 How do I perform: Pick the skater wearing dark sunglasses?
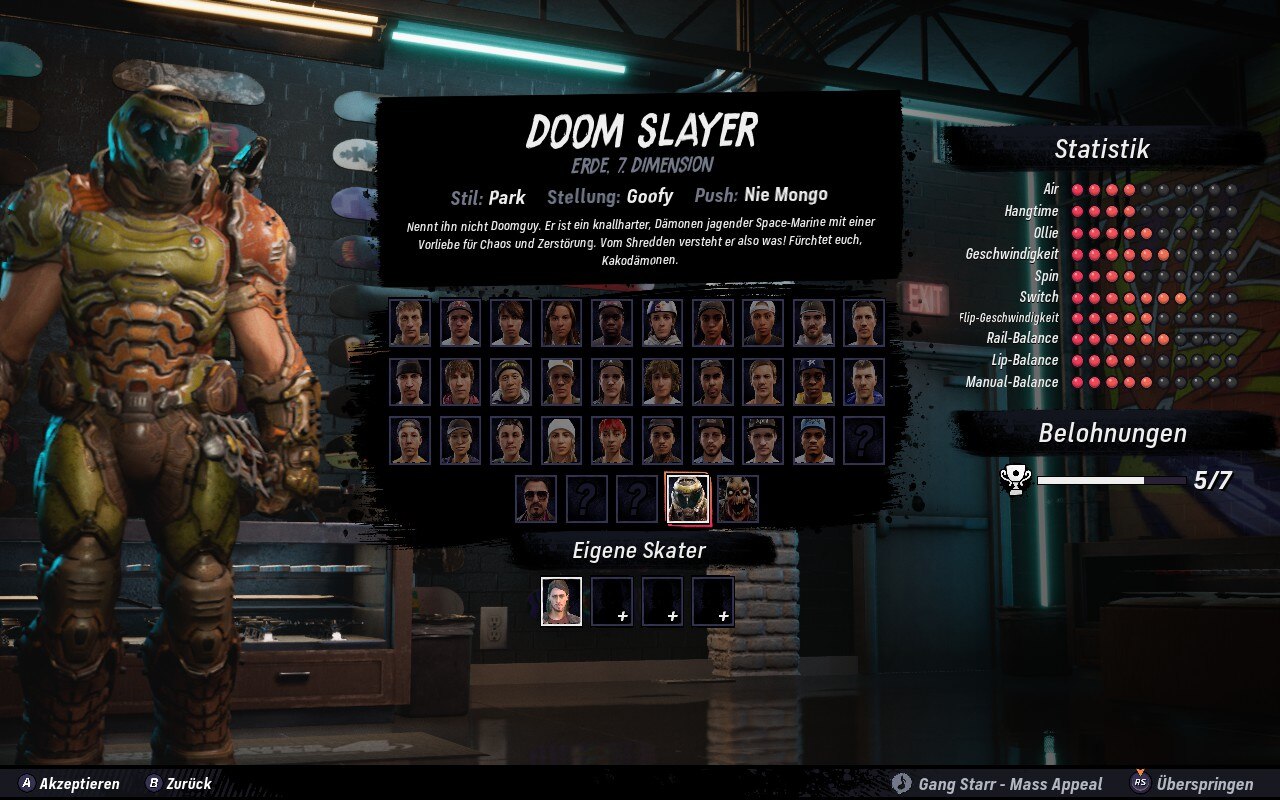(536, 498)
